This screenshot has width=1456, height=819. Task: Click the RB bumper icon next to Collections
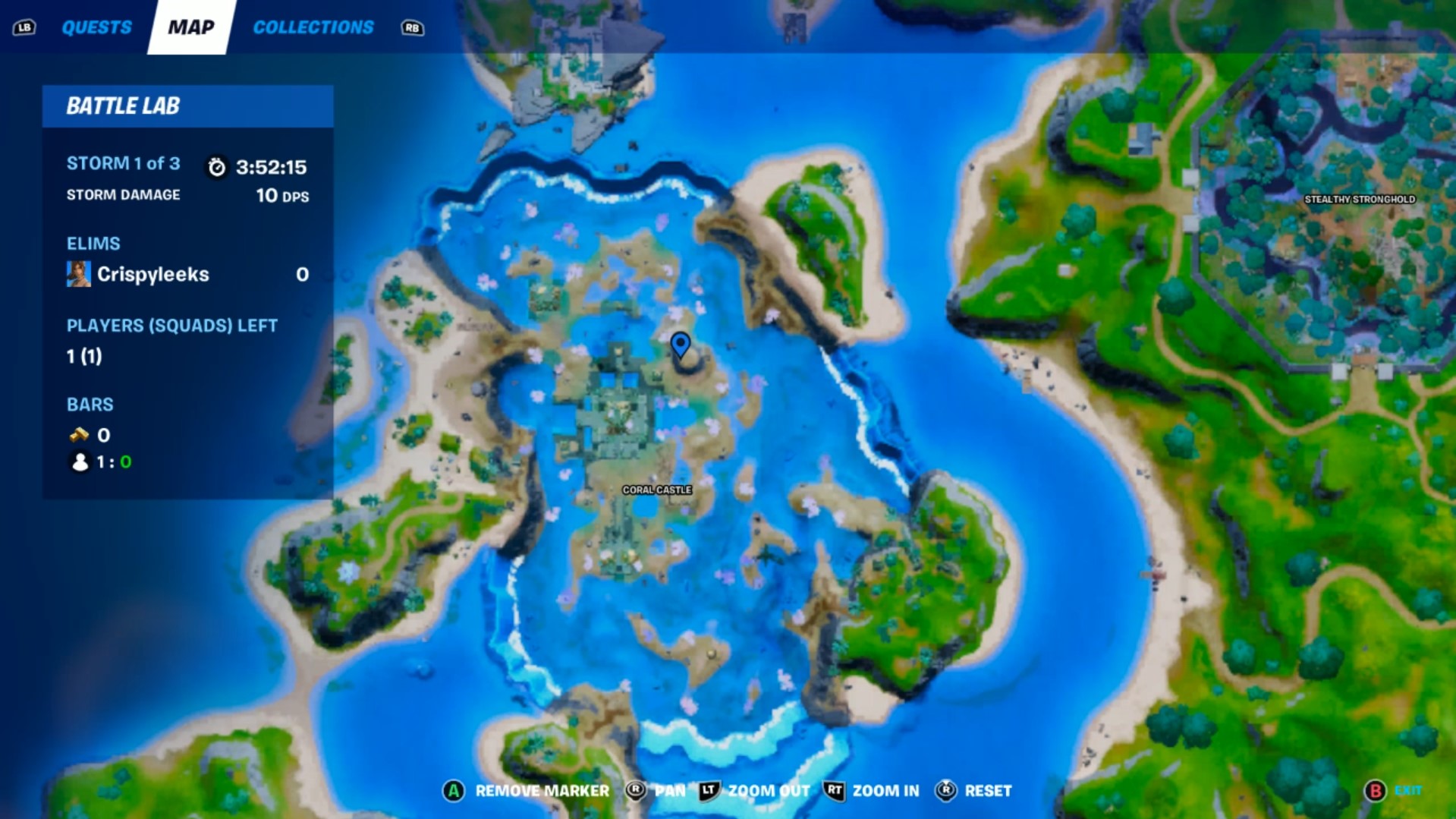pyautogui.click(x=414, y=27)
